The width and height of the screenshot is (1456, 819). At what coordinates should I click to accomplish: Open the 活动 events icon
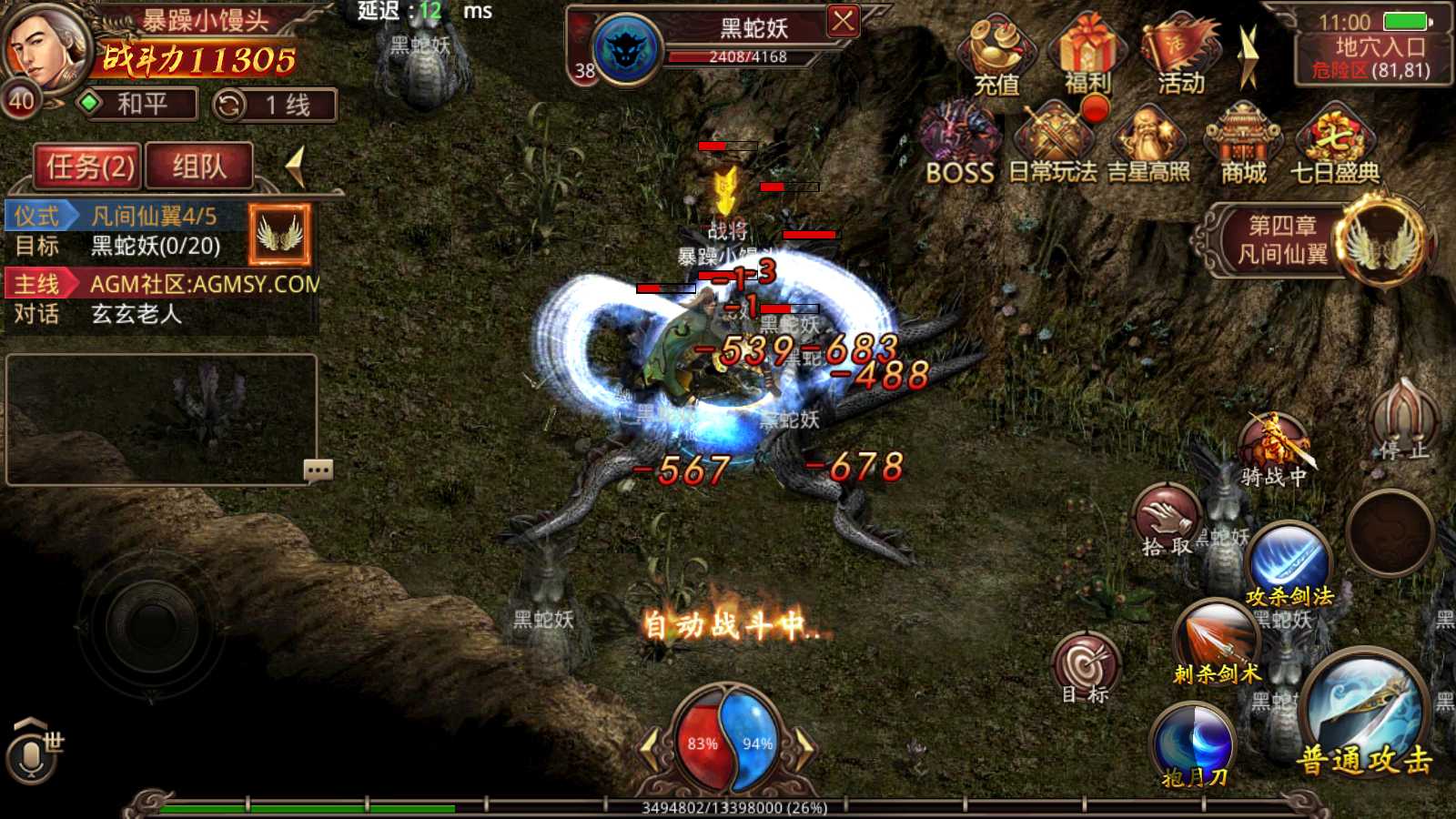[x=1180, y=56]
